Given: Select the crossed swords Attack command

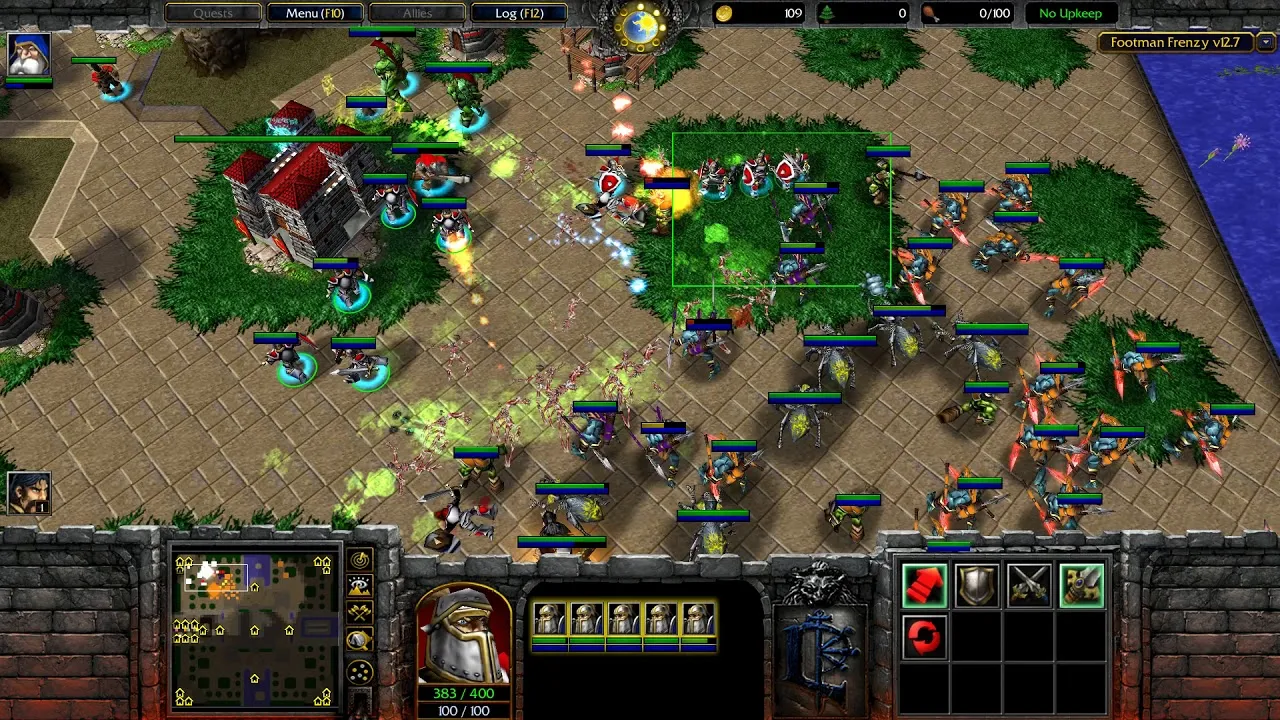Looking at the screenshot, I should point(1029,585).
